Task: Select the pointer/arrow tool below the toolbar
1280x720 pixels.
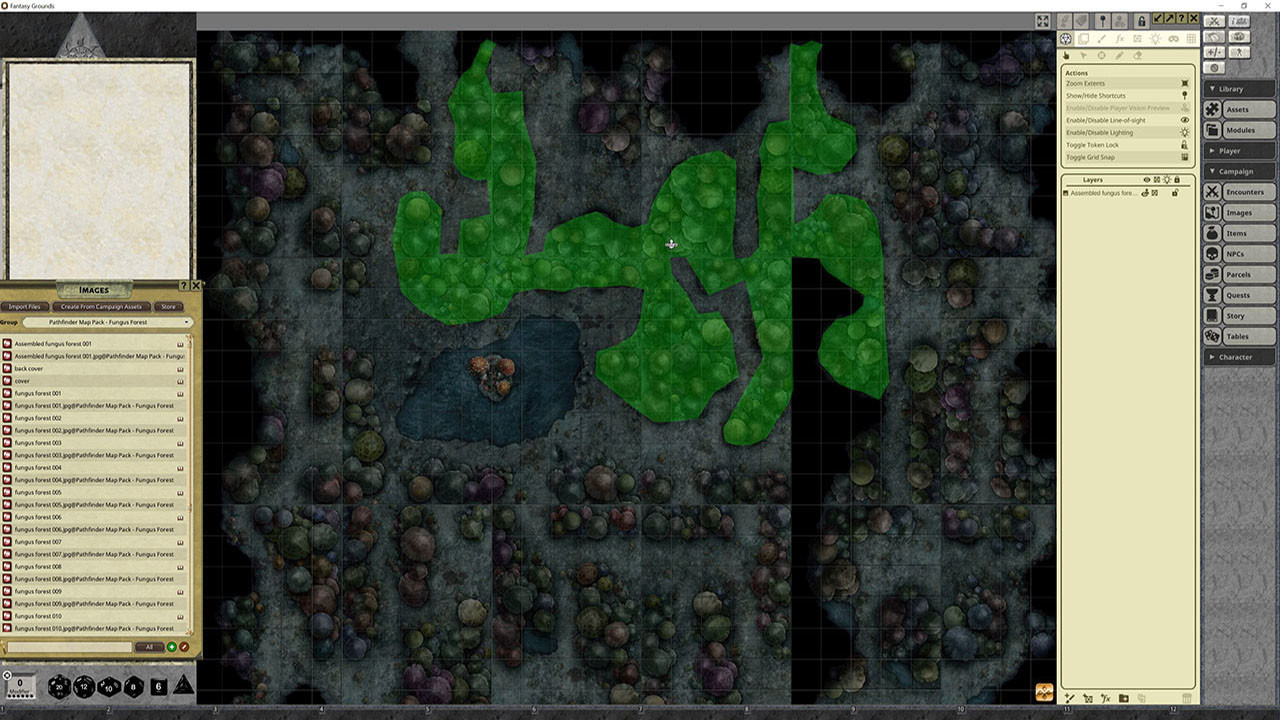Action: click(x=1083, y=56)
